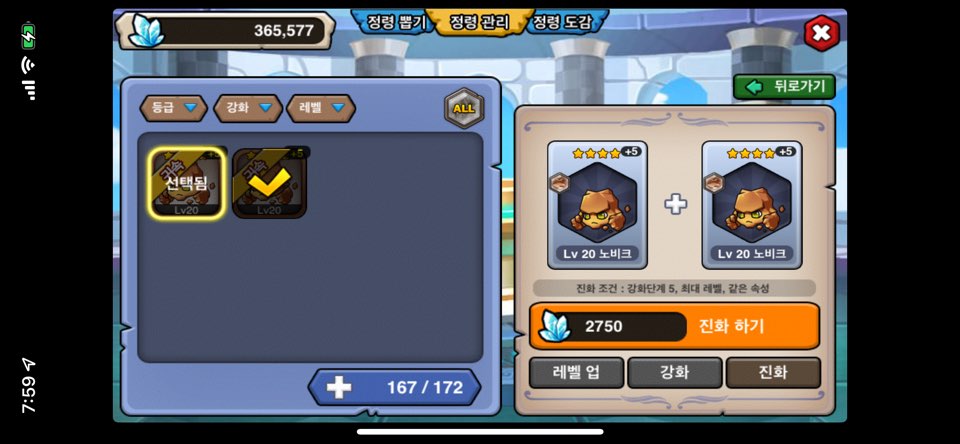
Task: Select the 정령 관리 tab
Action: 478,22
